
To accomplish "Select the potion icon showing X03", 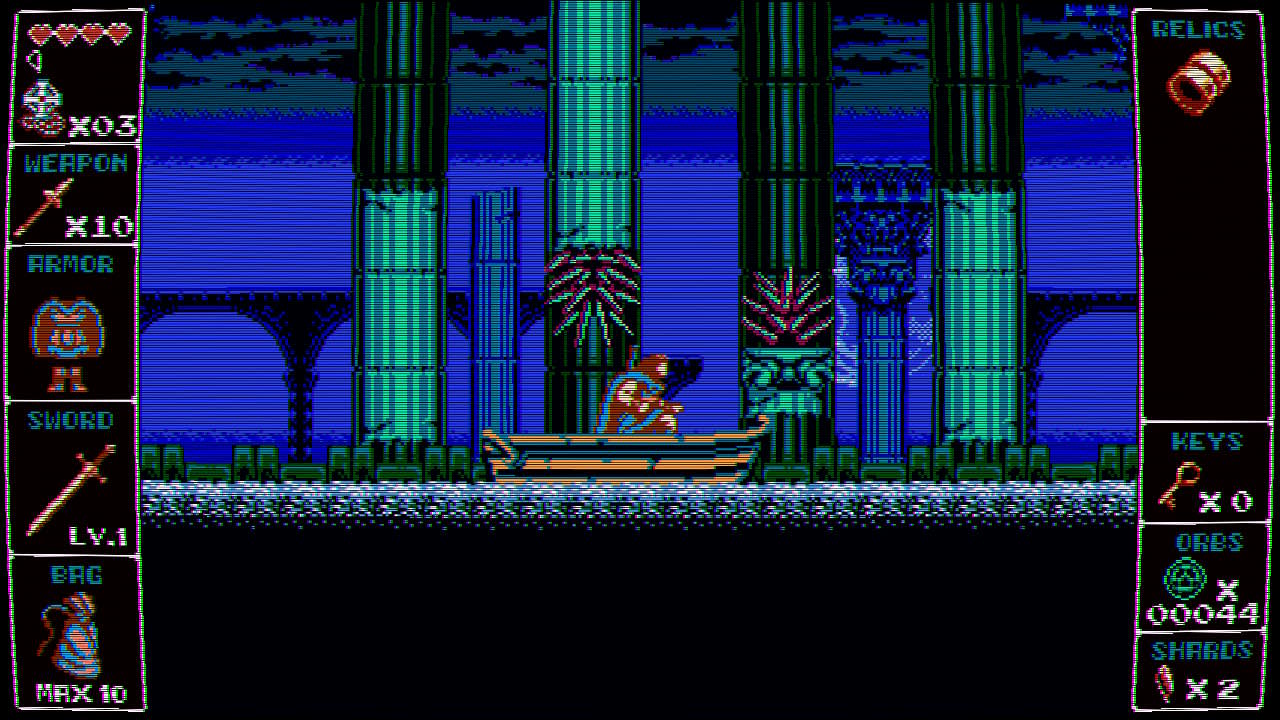I will 44,105.
